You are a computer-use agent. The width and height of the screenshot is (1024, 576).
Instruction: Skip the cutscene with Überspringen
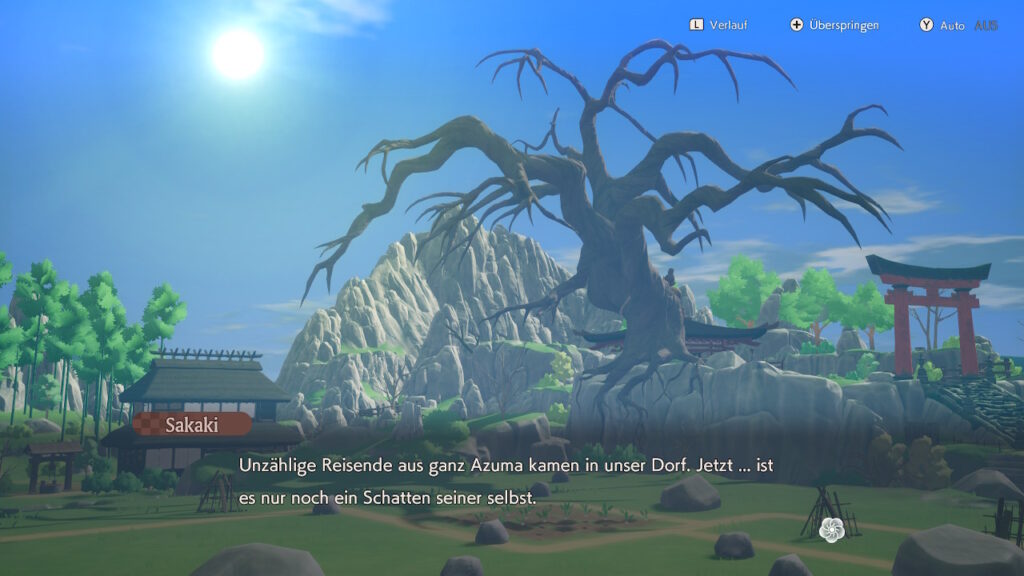(834, 25)
